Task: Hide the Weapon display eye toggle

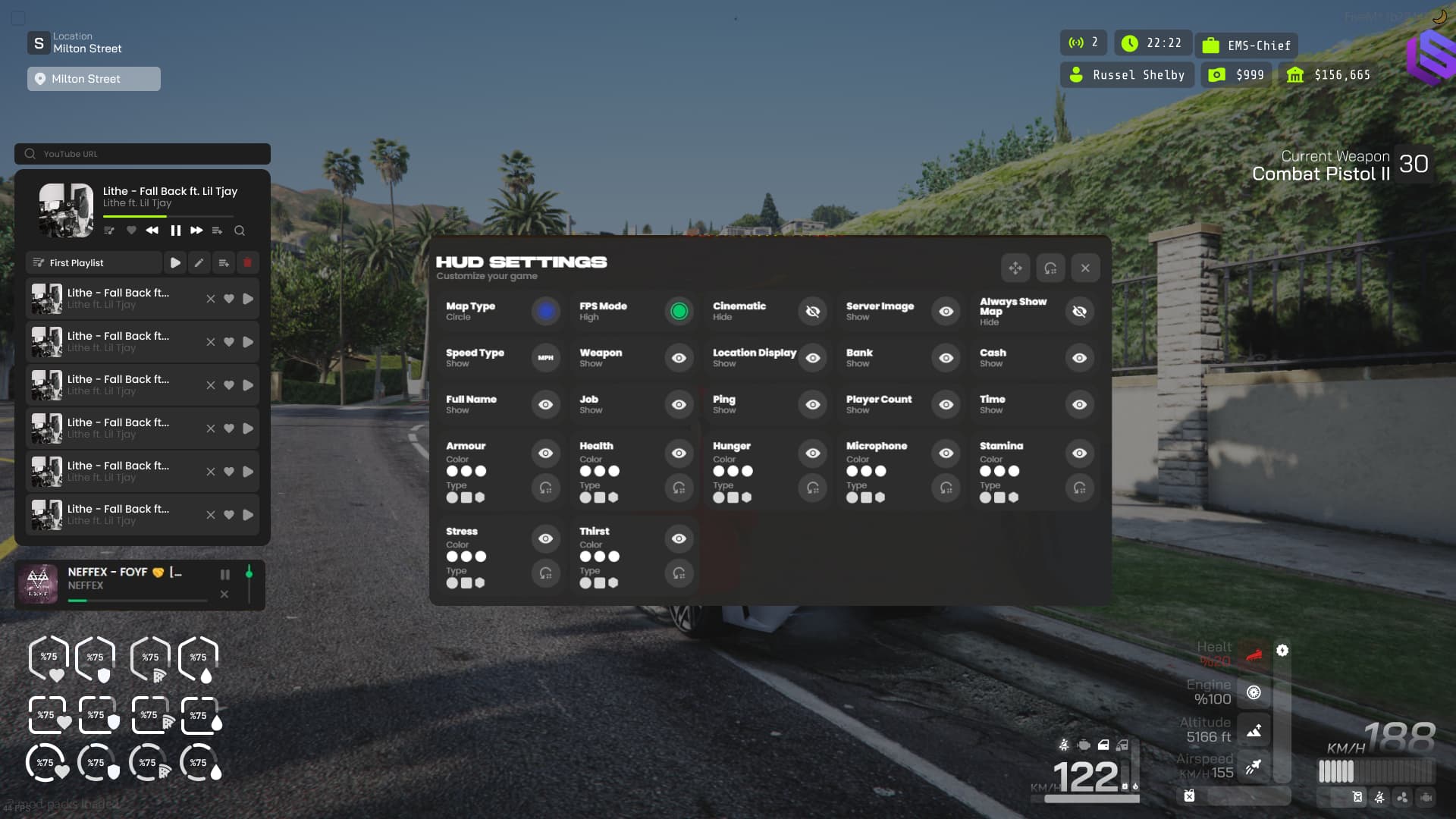Action: (679, 357)
